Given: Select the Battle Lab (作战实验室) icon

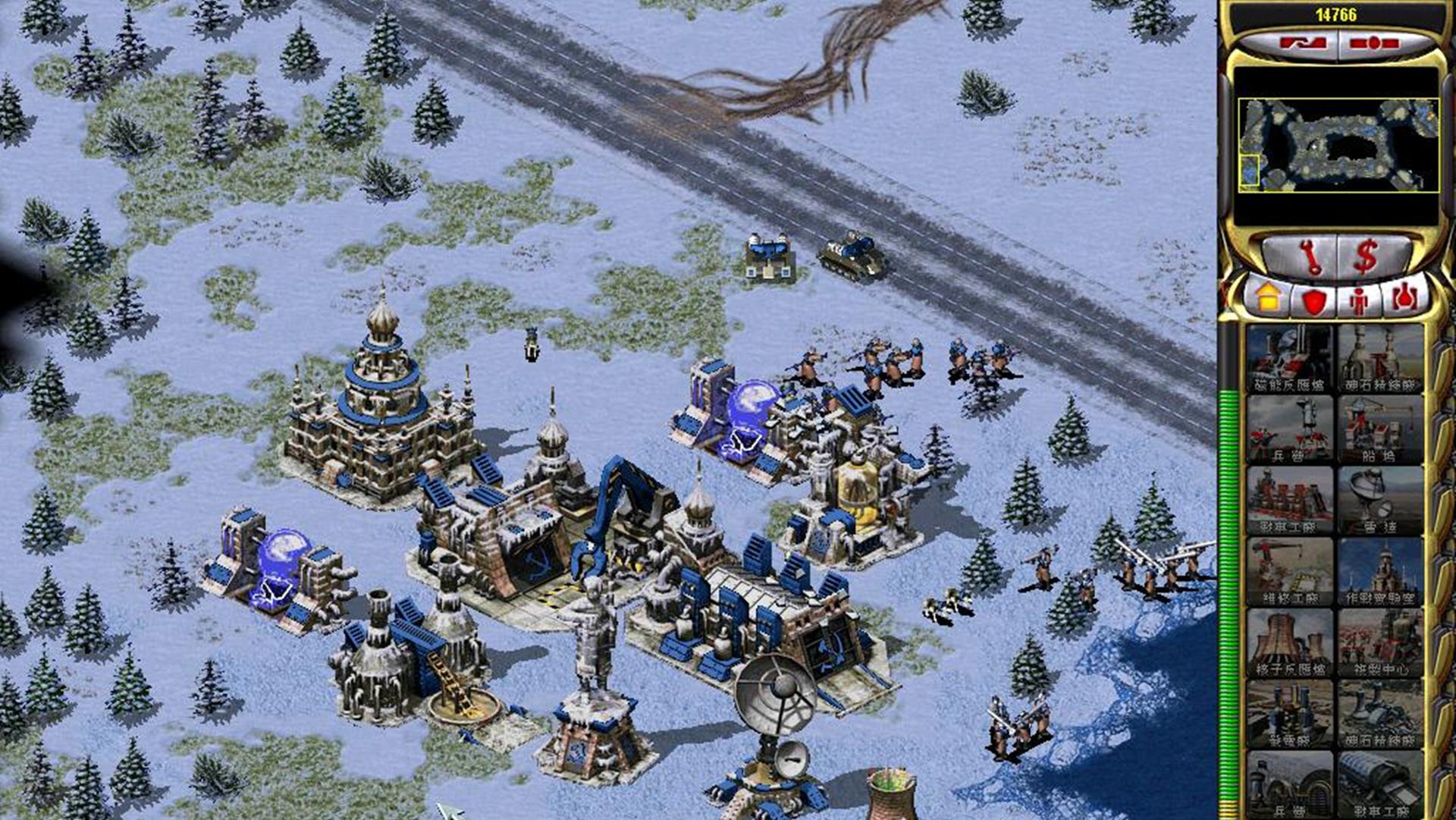Looking at the screenshot, I should (x=1379, y=571).
